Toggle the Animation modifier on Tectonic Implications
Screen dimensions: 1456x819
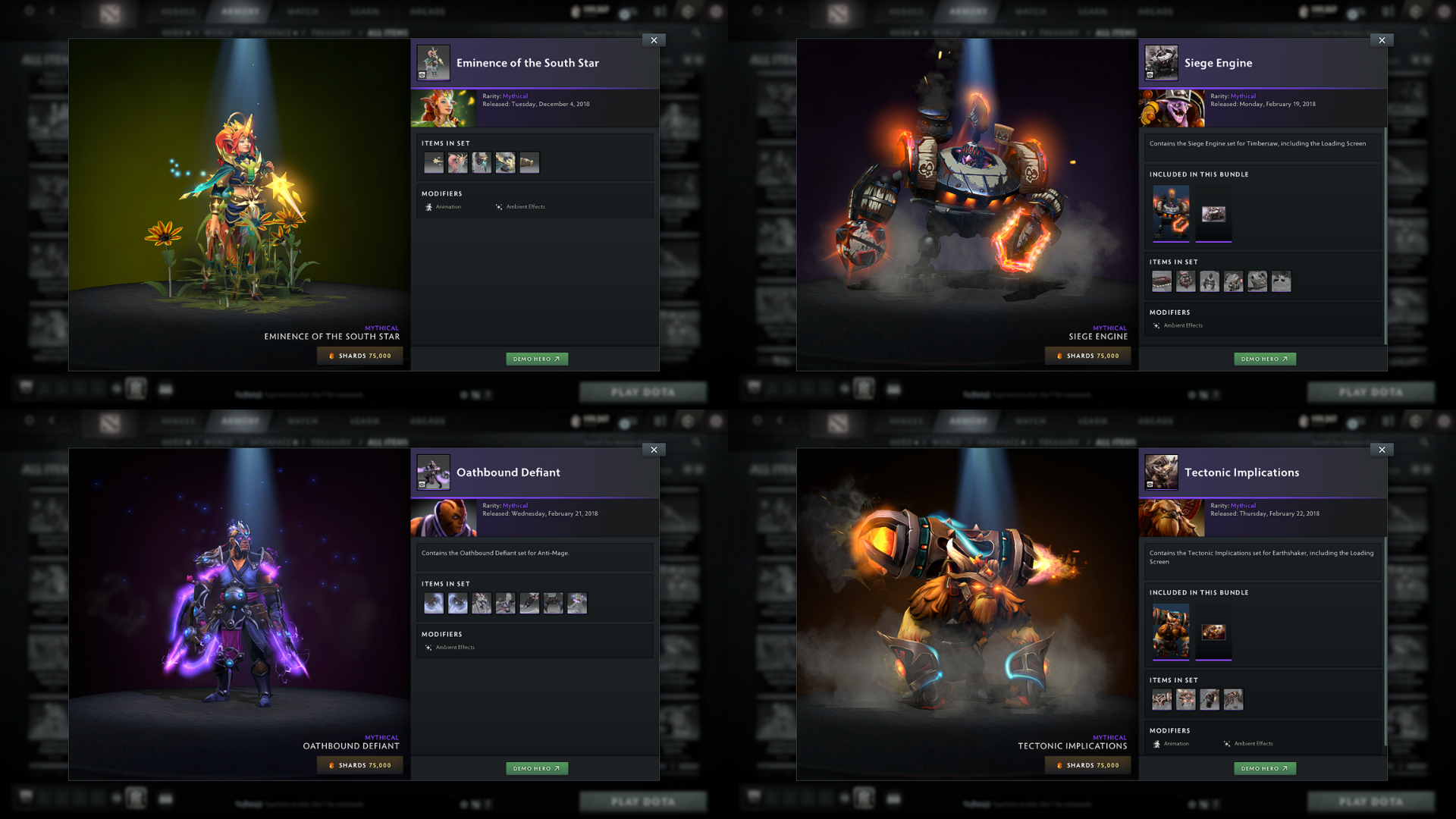click(1156, 744)
